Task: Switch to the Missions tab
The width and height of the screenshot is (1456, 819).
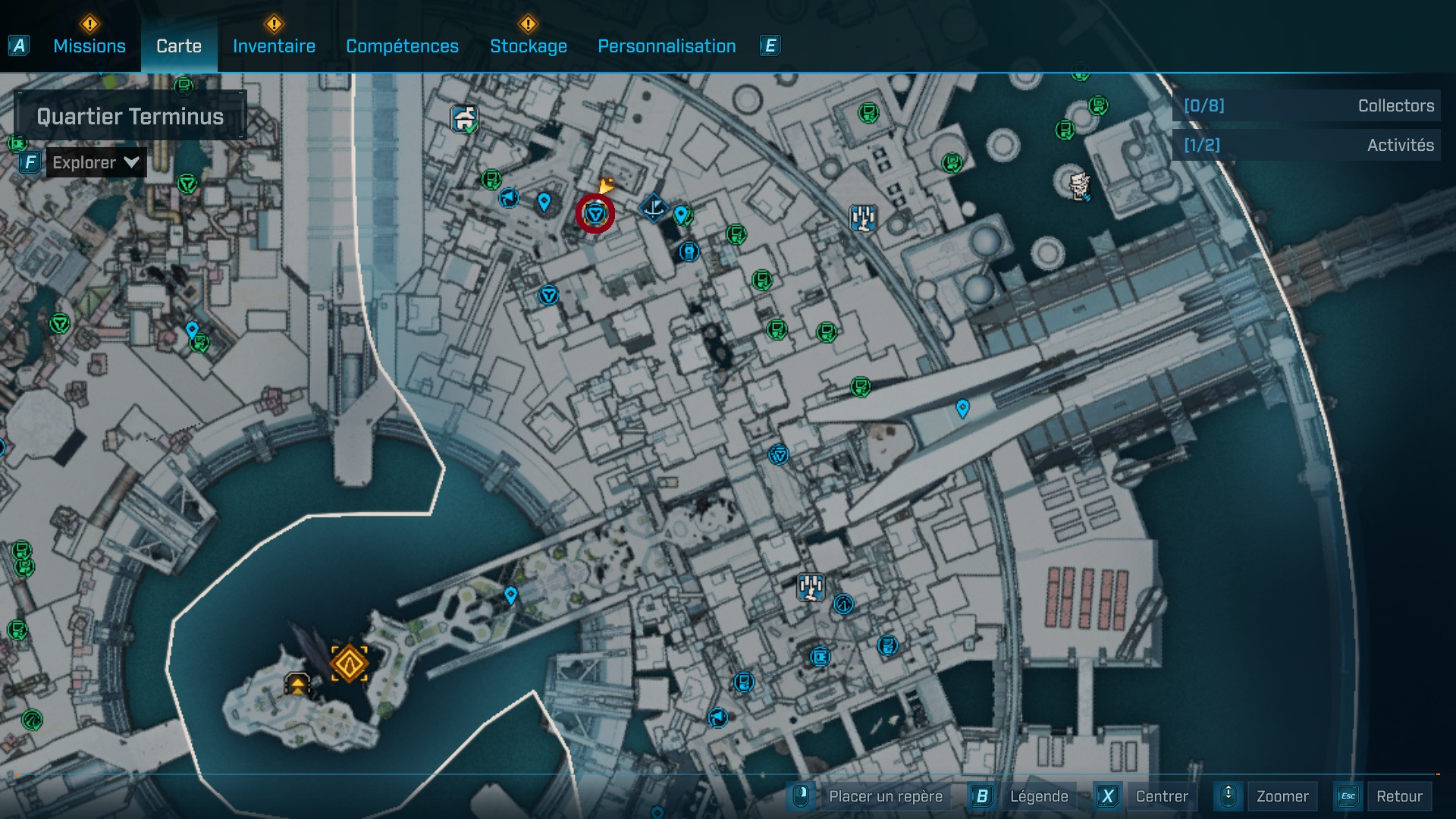Action: tap(89, 46)
